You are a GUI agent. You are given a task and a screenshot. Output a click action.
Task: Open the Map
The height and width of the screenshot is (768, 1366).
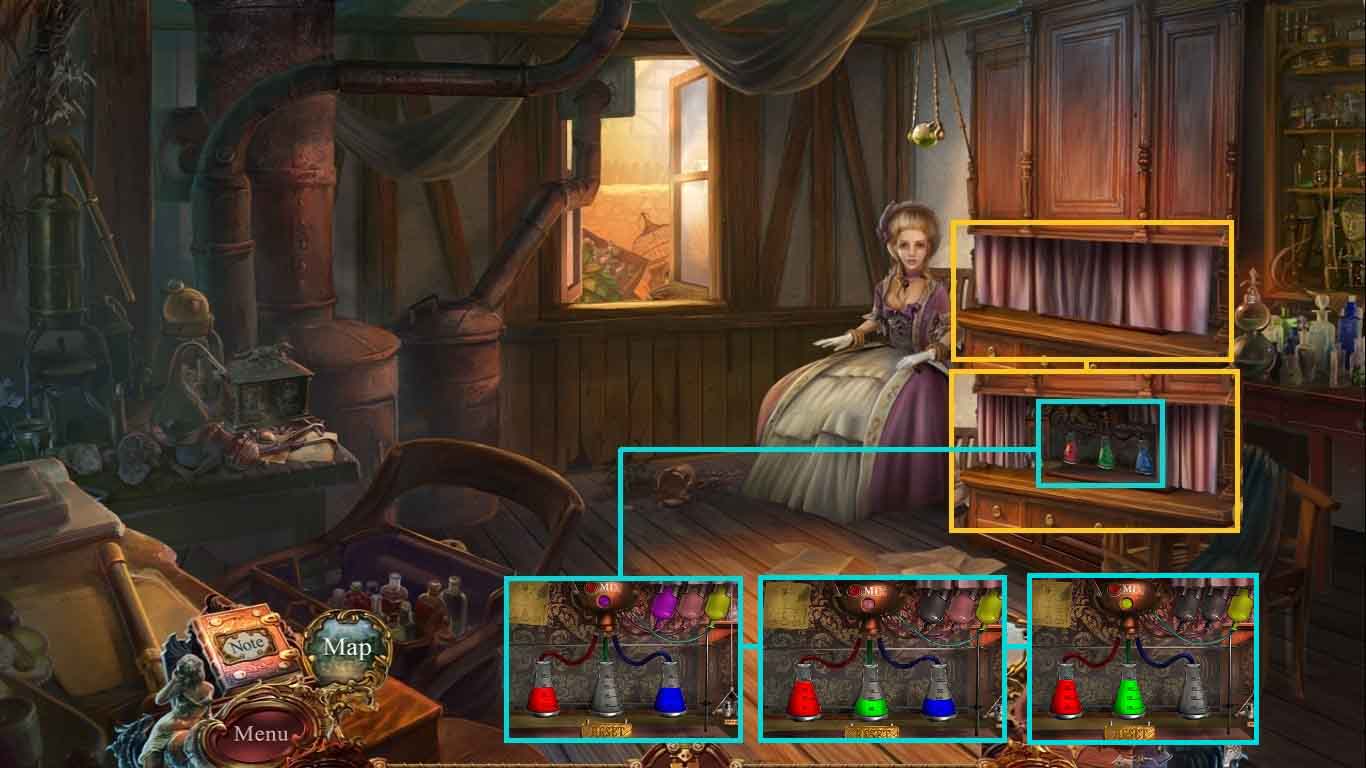coord(347,647)
